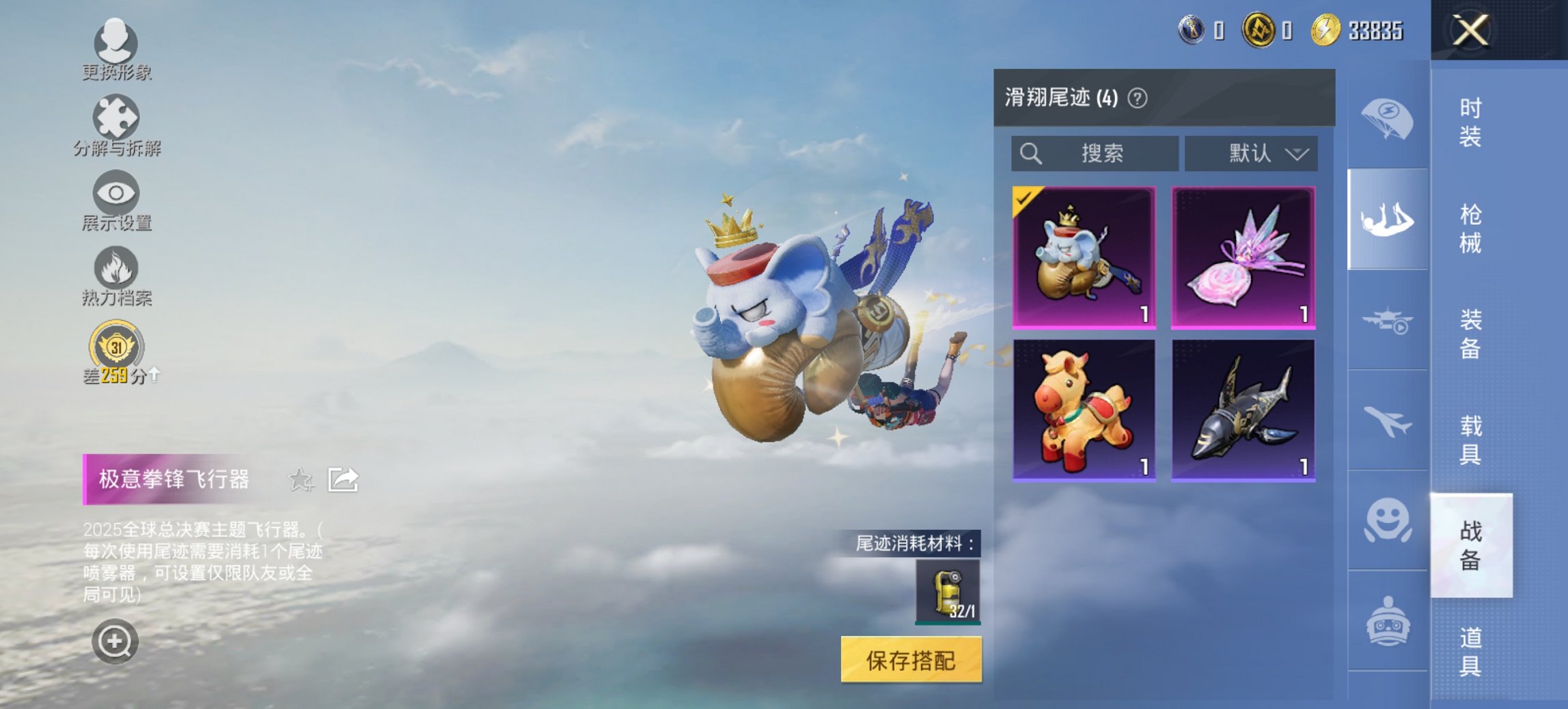
Task: Click the 搜索 search input field
Action: pyautogui.click(x=1093, y=153)
